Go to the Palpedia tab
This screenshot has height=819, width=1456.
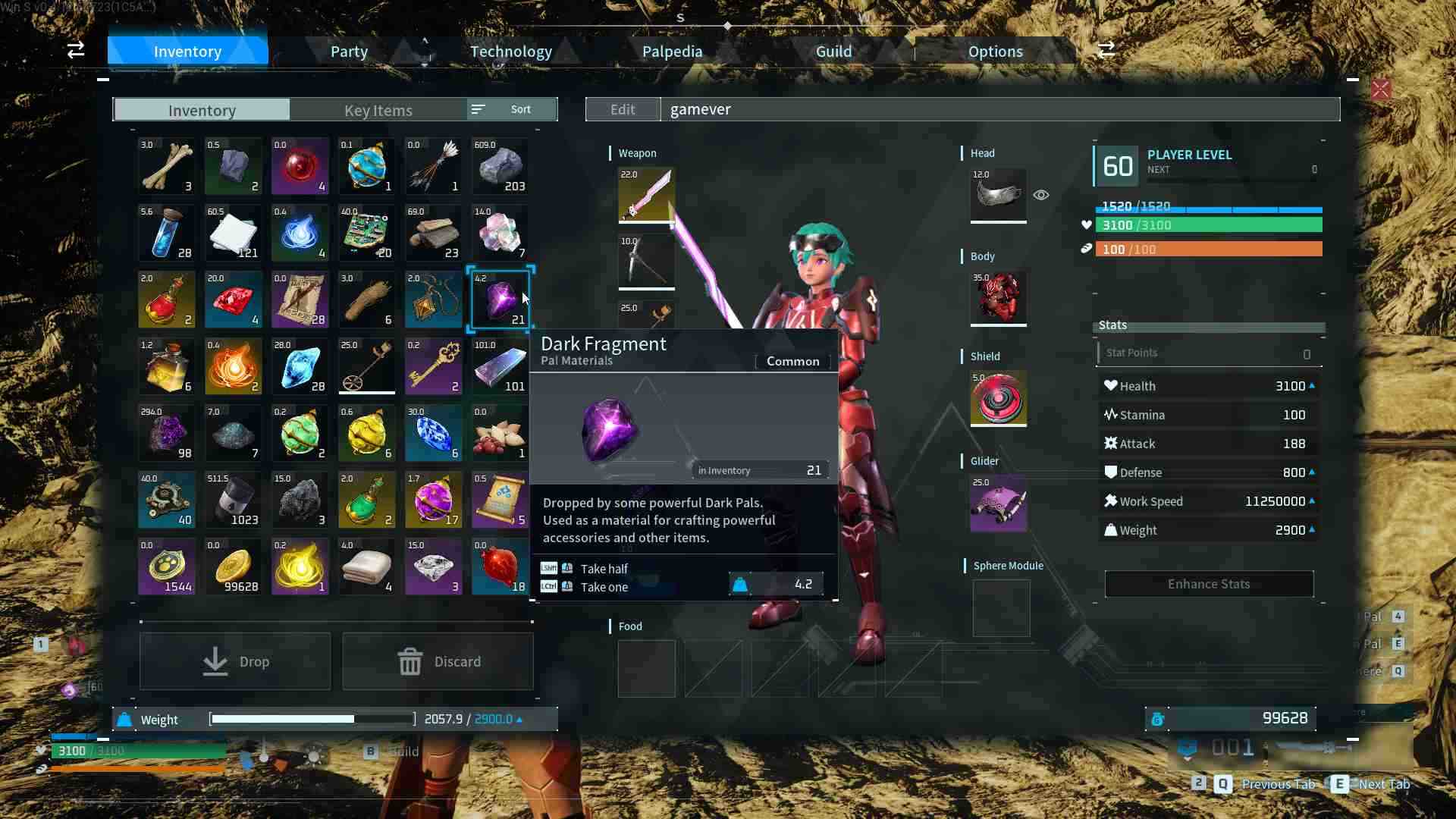pyautogui.click(x=672, y=52)
